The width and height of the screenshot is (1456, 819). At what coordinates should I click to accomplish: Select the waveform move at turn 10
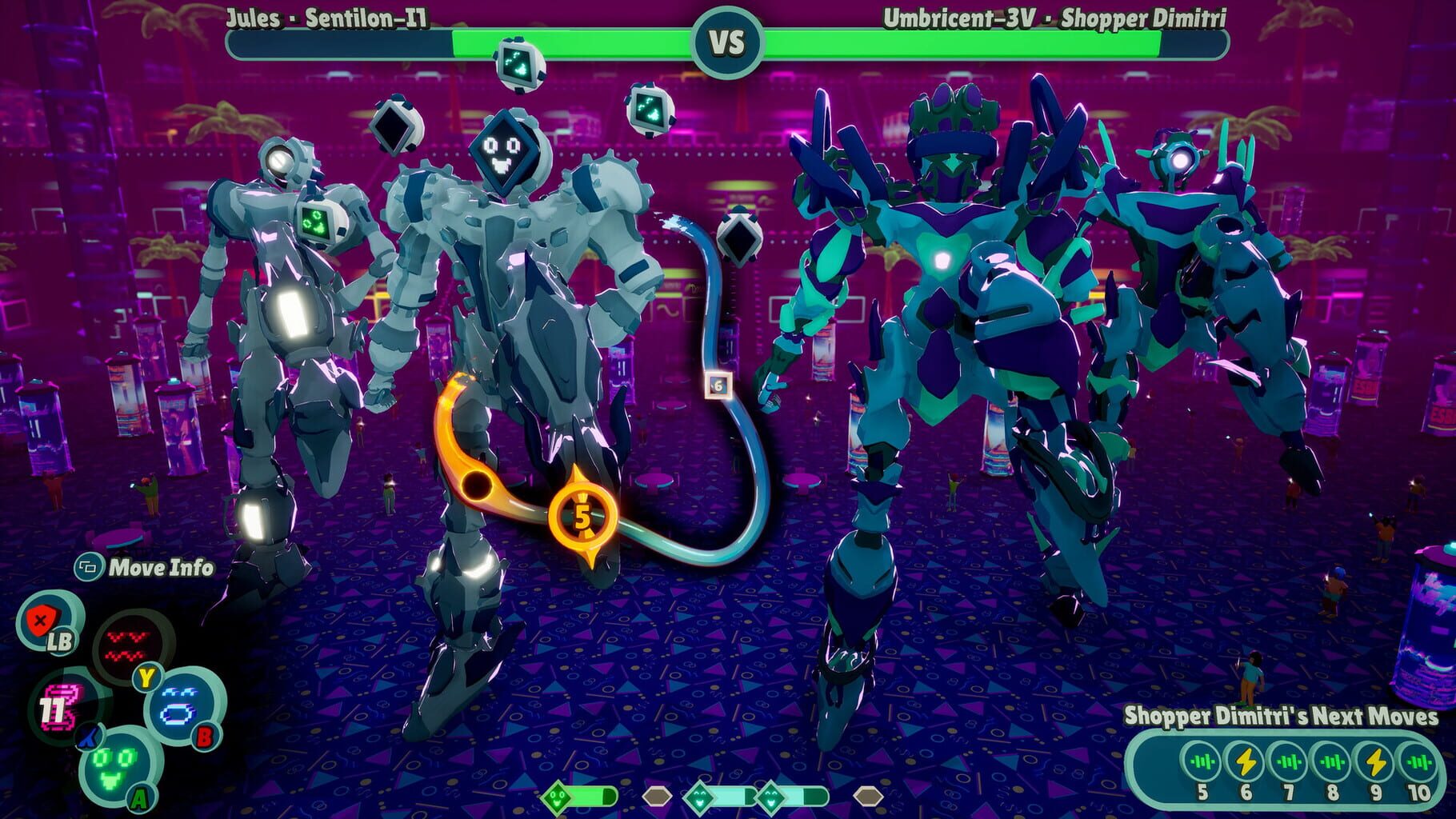(x=1418, y=761)
